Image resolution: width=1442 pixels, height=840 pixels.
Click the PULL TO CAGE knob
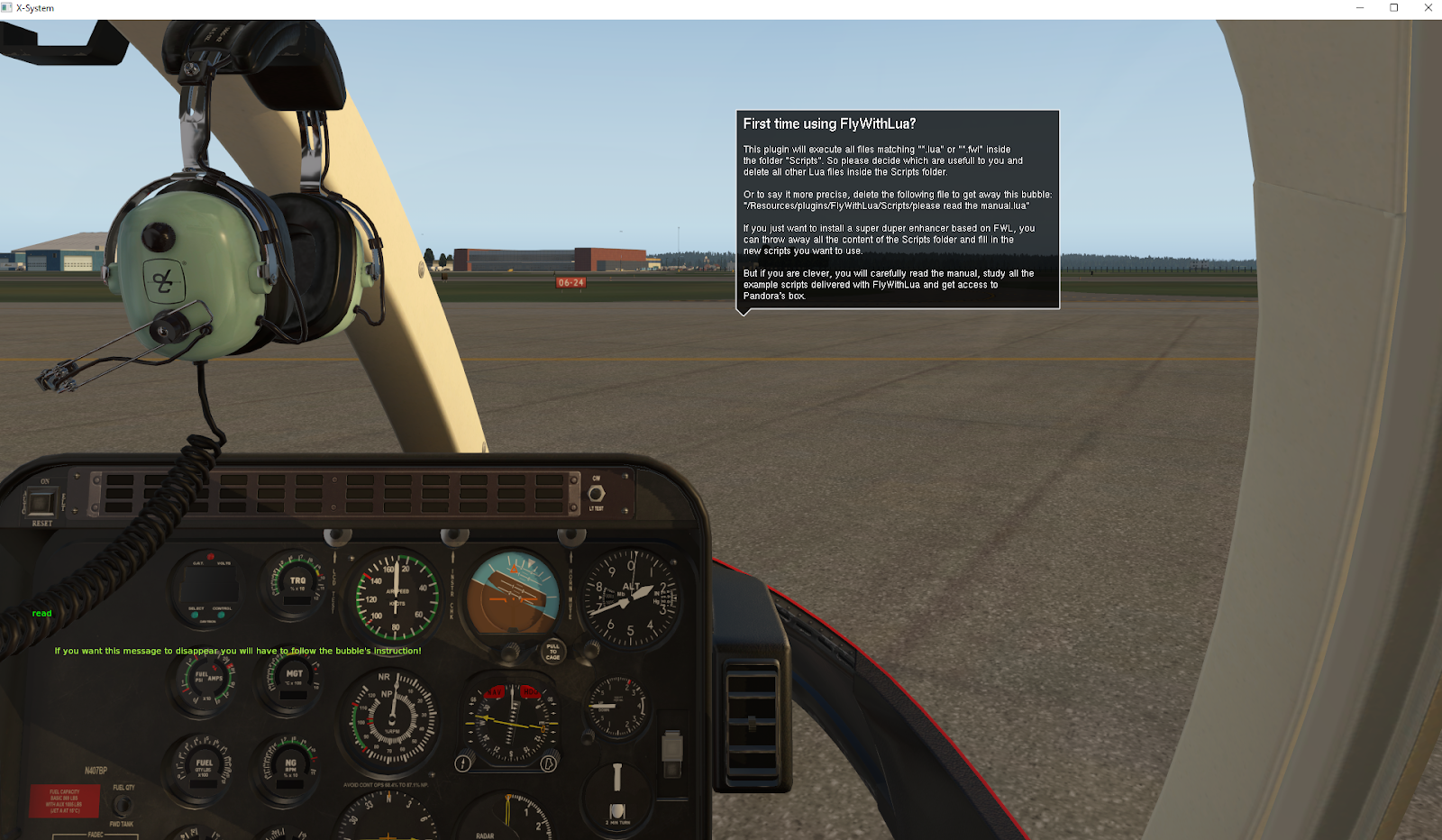pos(552,653)
